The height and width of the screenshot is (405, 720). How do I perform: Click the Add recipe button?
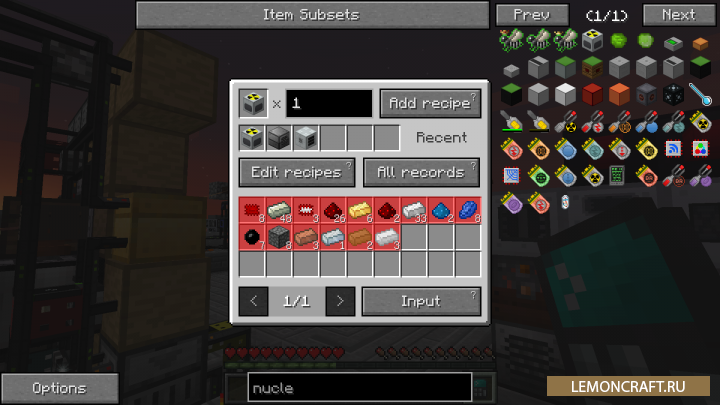(430, 104)
